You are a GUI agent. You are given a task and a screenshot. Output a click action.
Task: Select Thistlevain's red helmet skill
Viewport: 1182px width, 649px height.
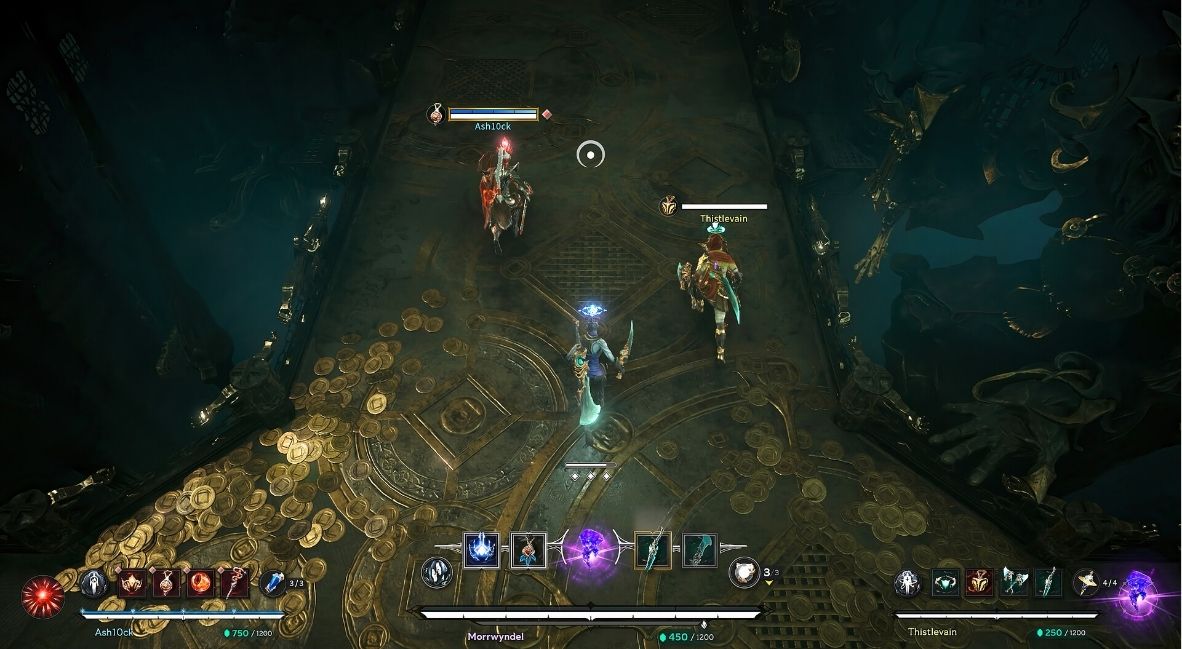980,583
